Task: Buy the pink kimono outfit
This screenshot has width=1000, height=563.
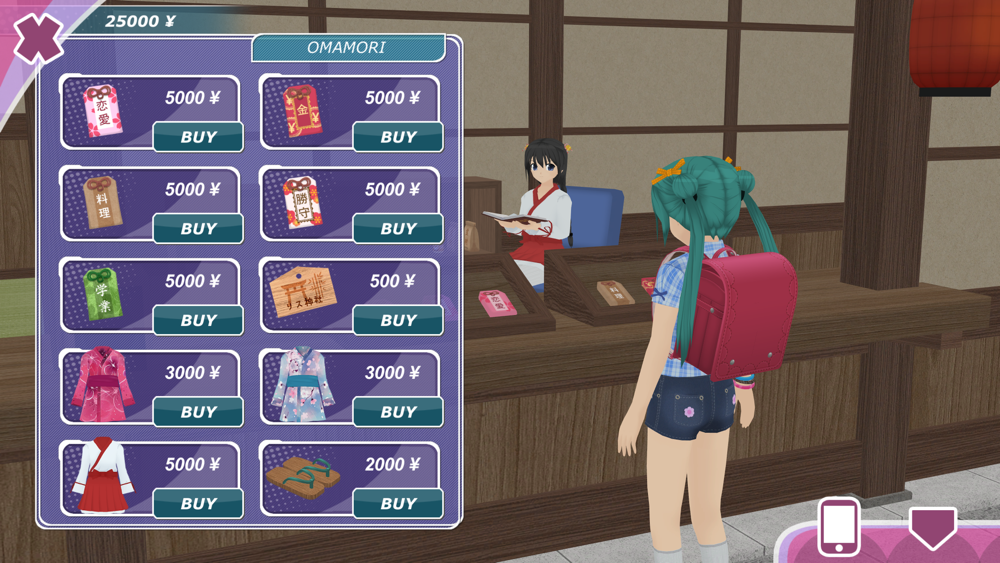Action: (x=198, y=412)
